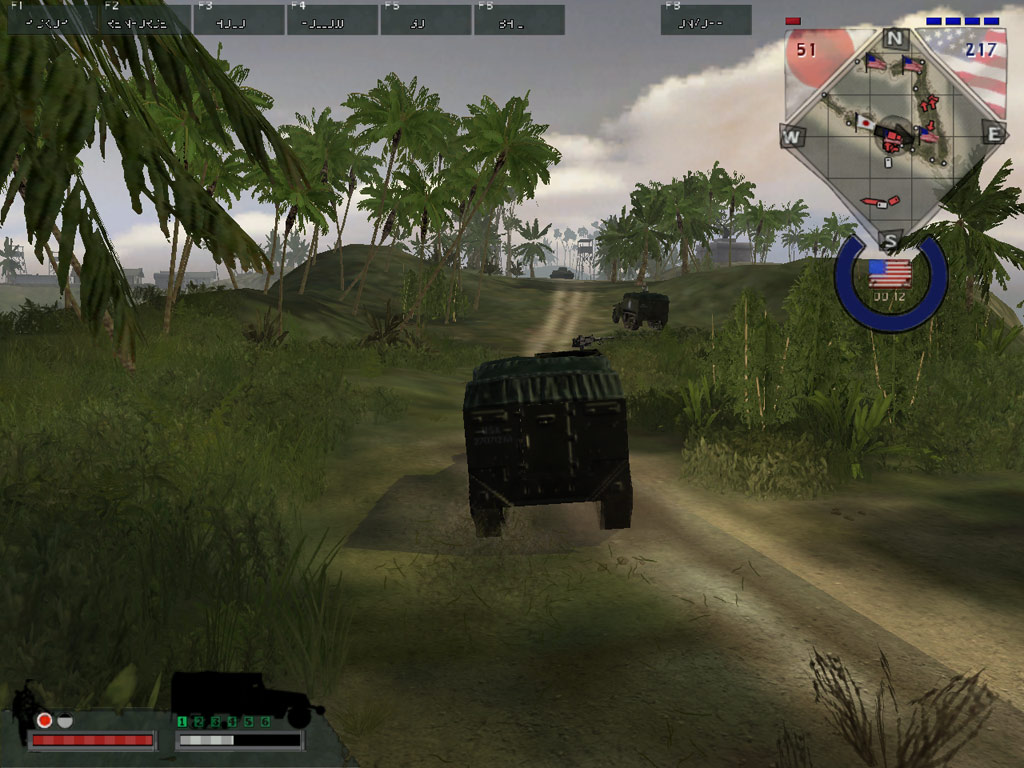Screen dimensions: 1024x768
Task: Activate the F4 radio command box
Action: [x=332, y=19]
